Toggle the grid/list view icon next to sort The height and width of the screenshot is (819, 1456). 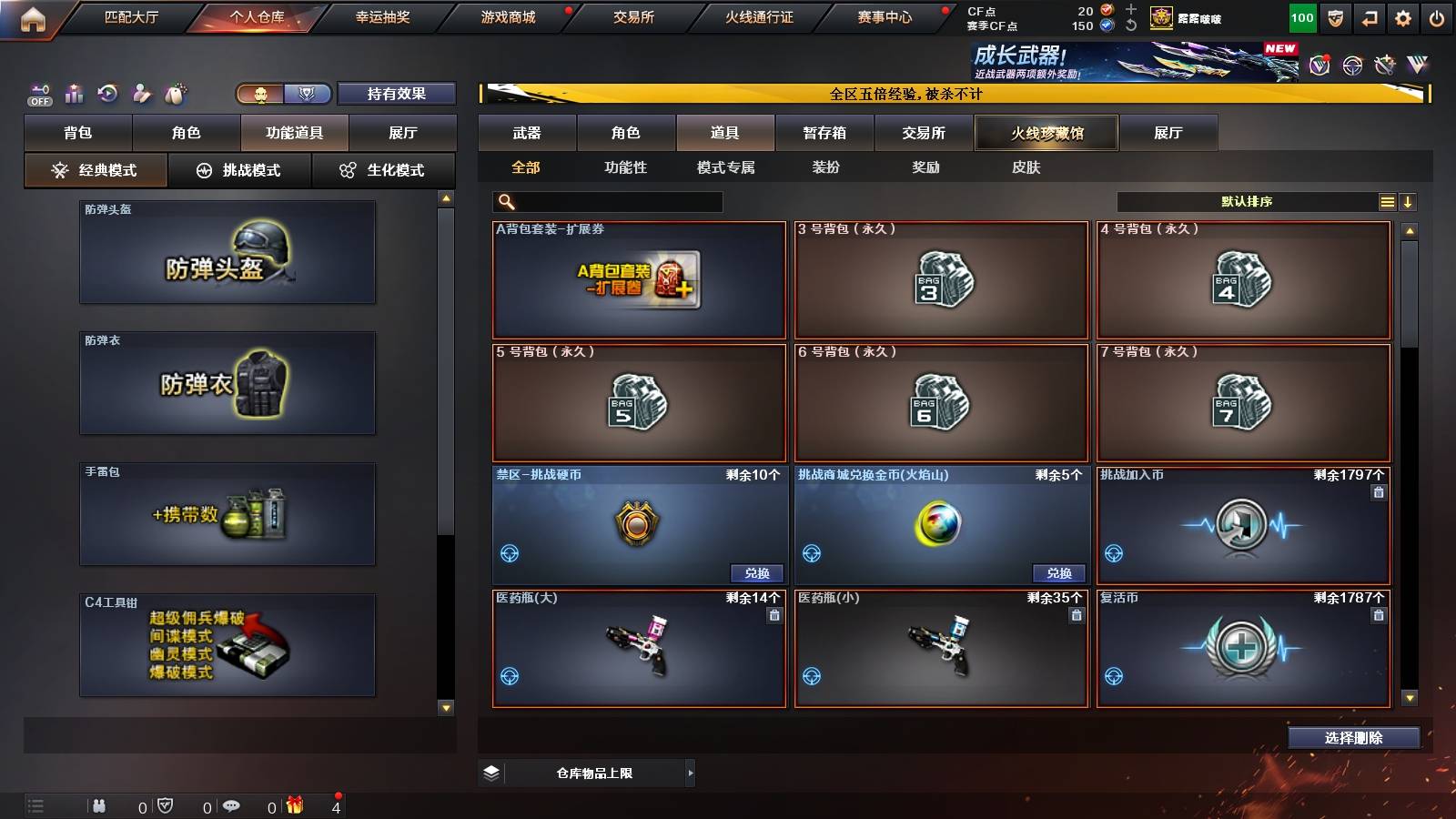click(x=1387, y=201)
